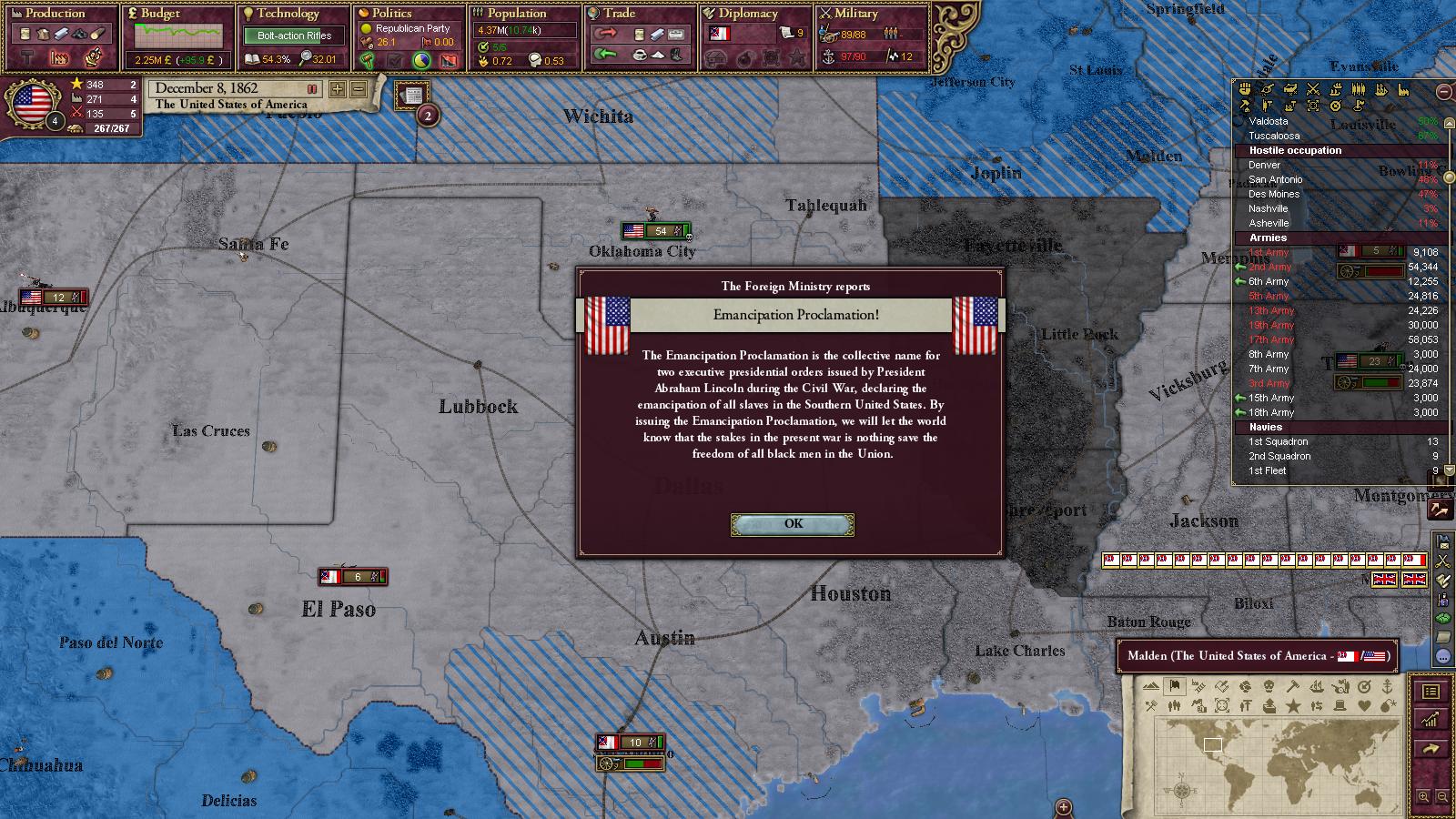The width and height of the screenshot is (1456, 819).
Task: Select 1st Squadron in the outliner
Action: tap(1278, 441)
